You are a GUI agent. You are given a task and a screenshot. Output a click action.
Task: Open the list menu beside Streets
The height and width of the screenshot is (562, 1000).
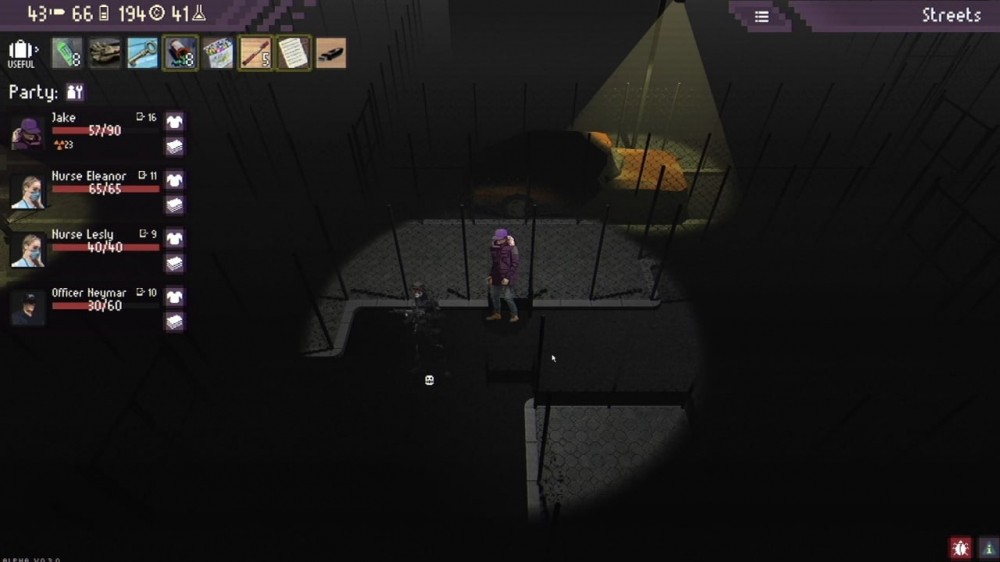tap(762, 16)
